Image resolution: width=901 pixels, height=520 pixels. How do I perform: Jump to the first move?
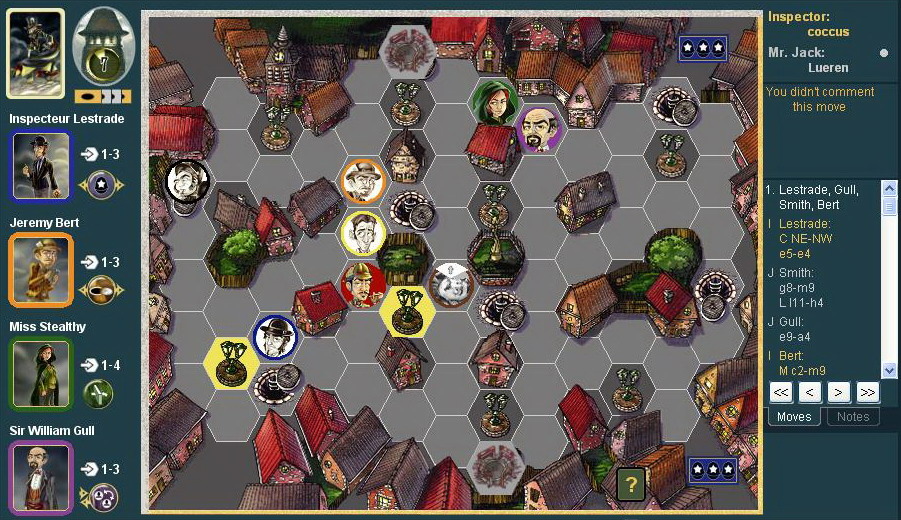click(x=782, y=392)
